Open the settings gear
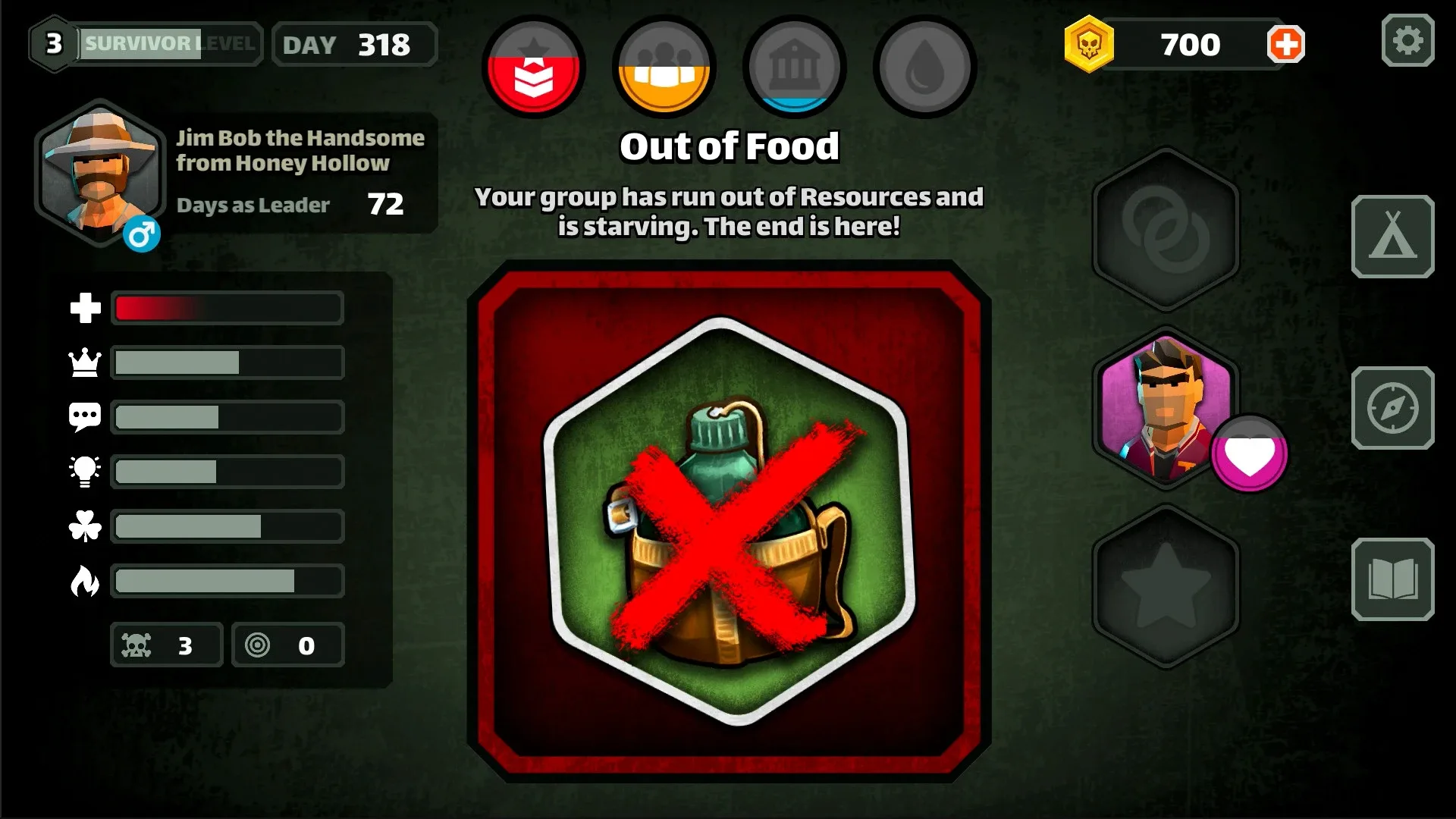 (1409, 42)
